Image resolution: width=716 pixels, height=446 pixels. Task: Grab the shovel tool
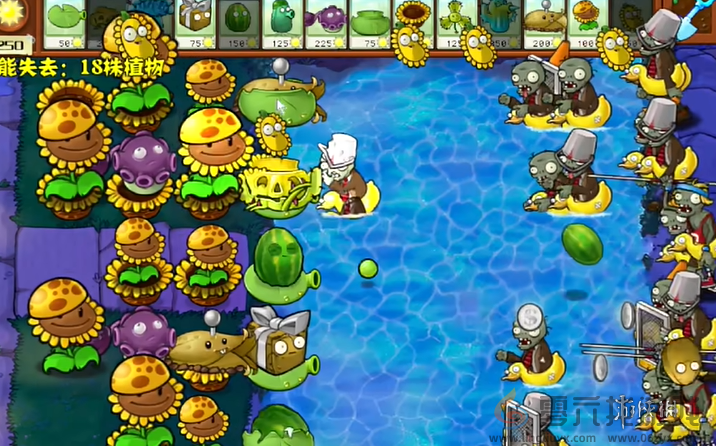pyautogui.click(x=697, y=22)
